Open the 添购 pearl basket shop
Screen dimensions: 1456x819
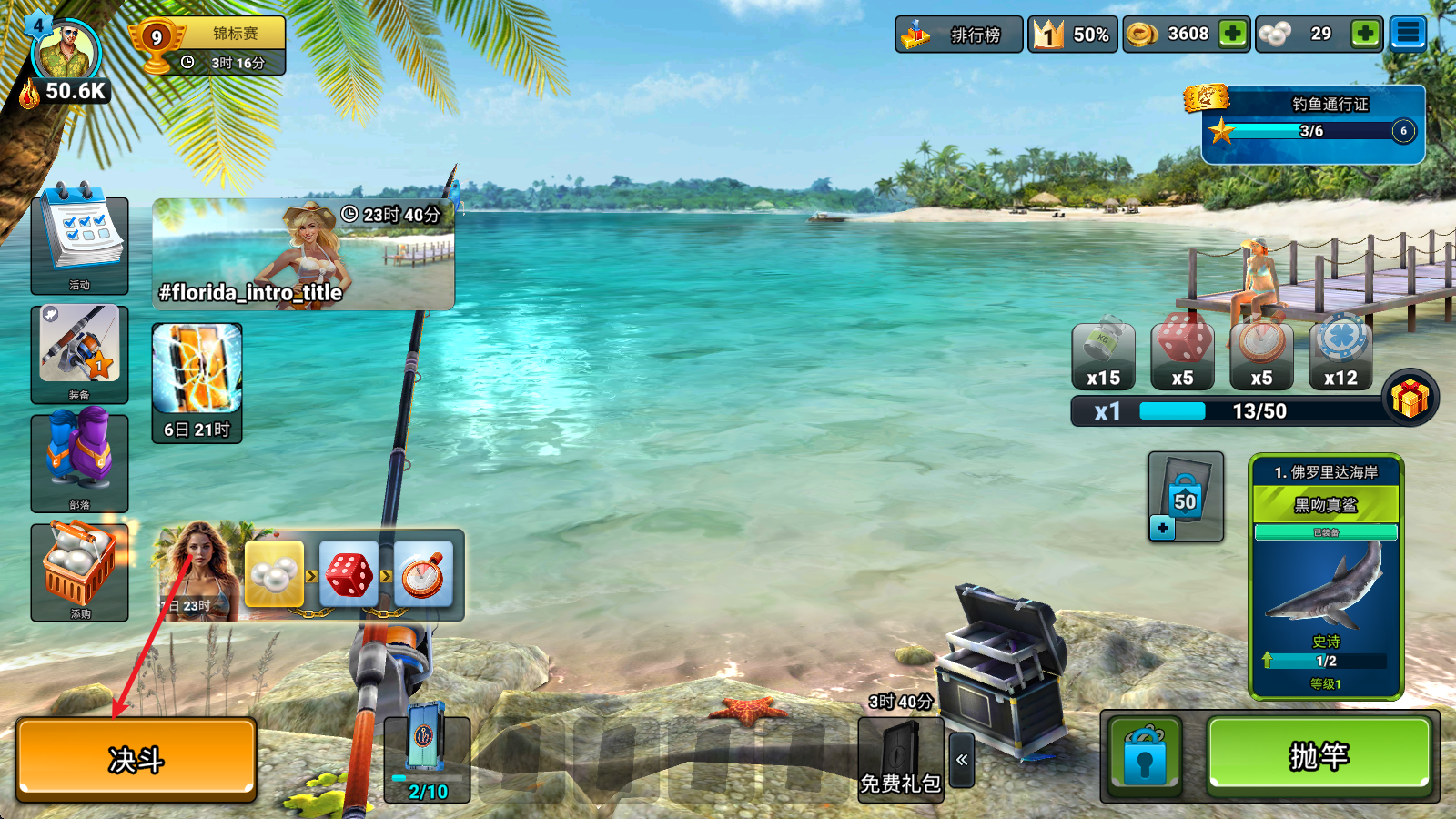tap(80, 571)
